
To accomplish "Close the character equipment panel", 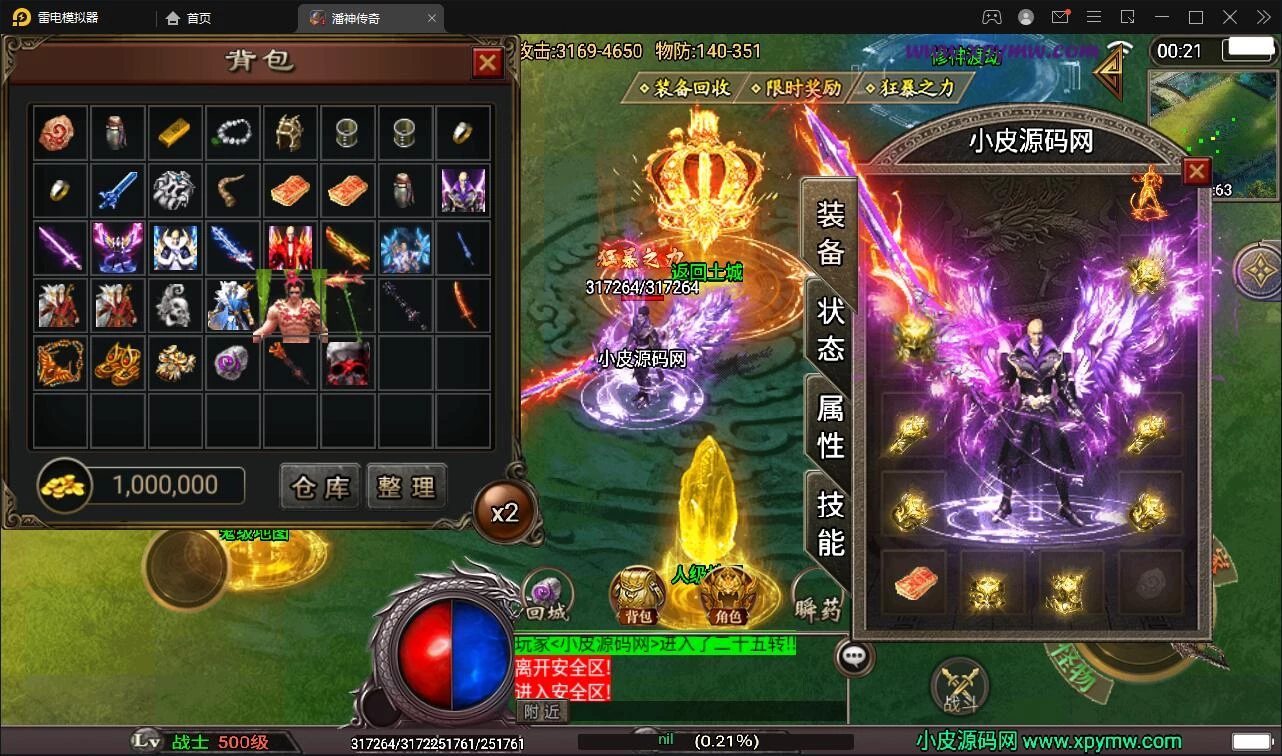I will click(x=1196, y=172).
